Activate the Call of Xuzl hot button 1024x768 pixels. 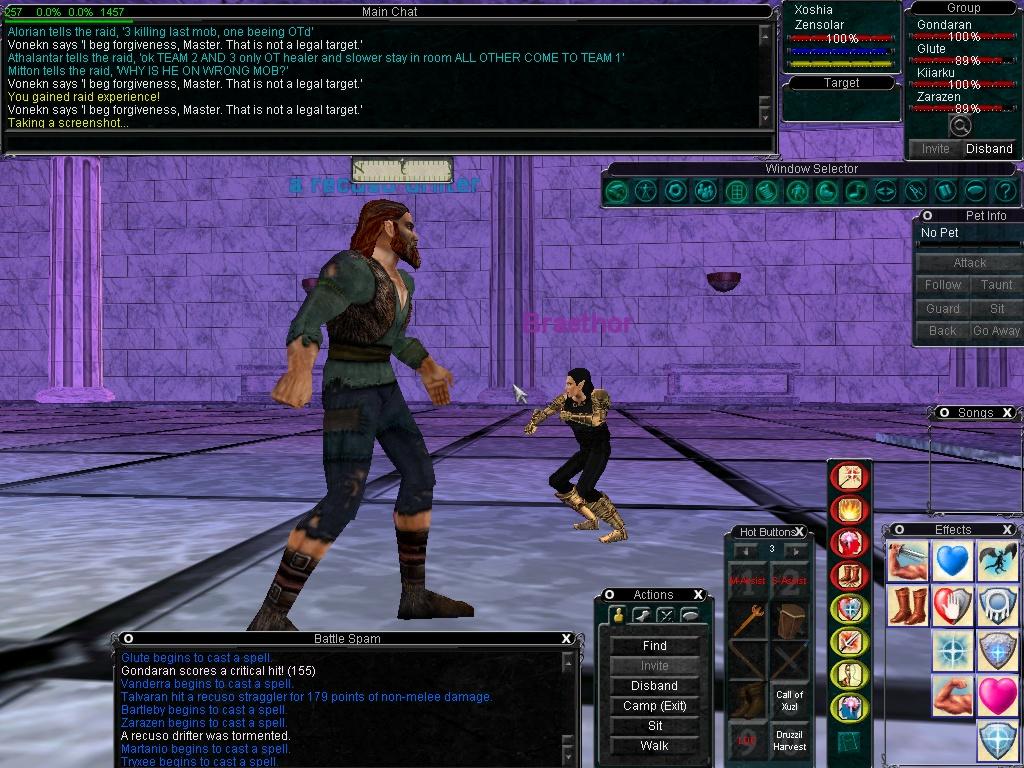click(x=789, y=700)
